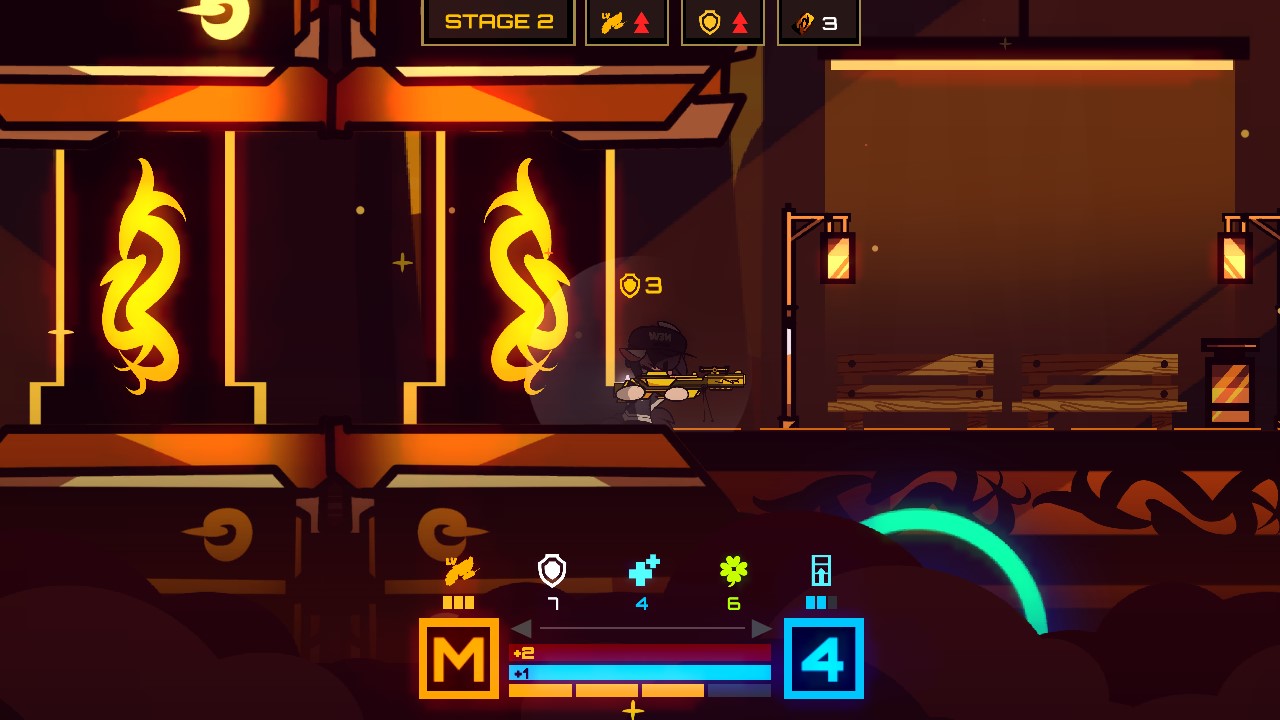Click the STAGE 2 button
Screen dimensions: 1280x720
point(498,21)
